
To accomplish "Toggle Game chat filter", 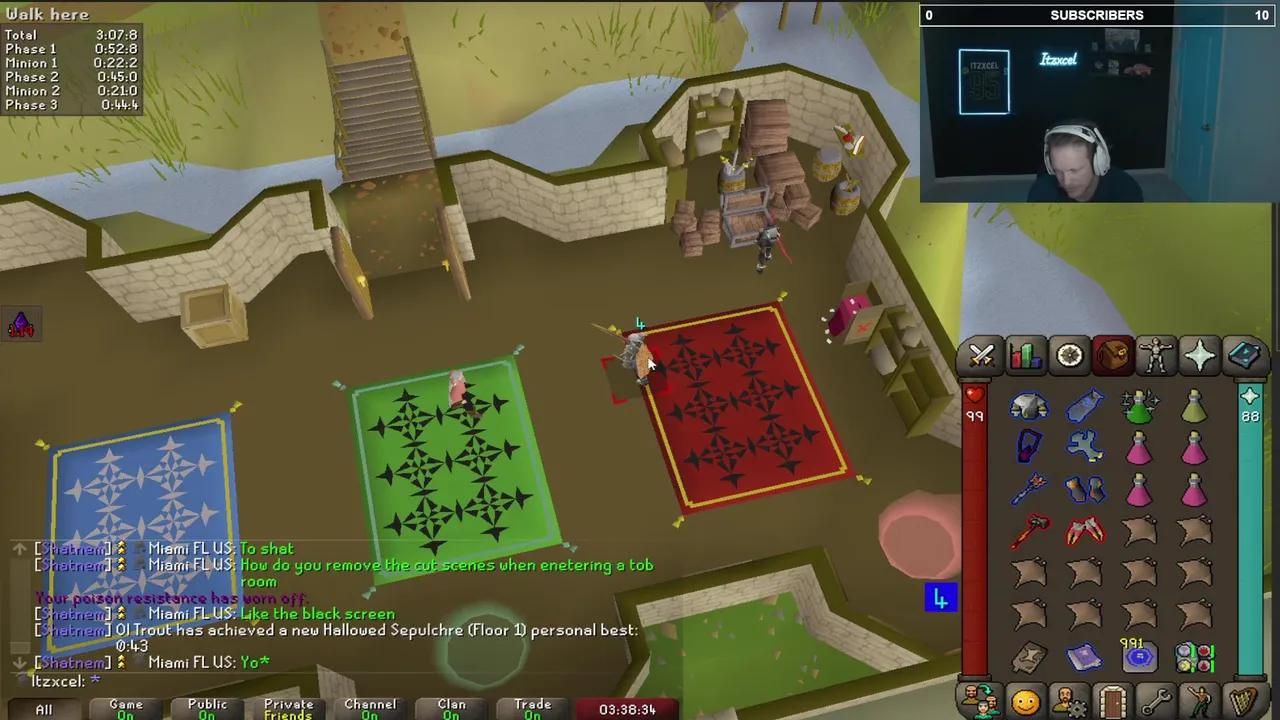I will 125,706.
